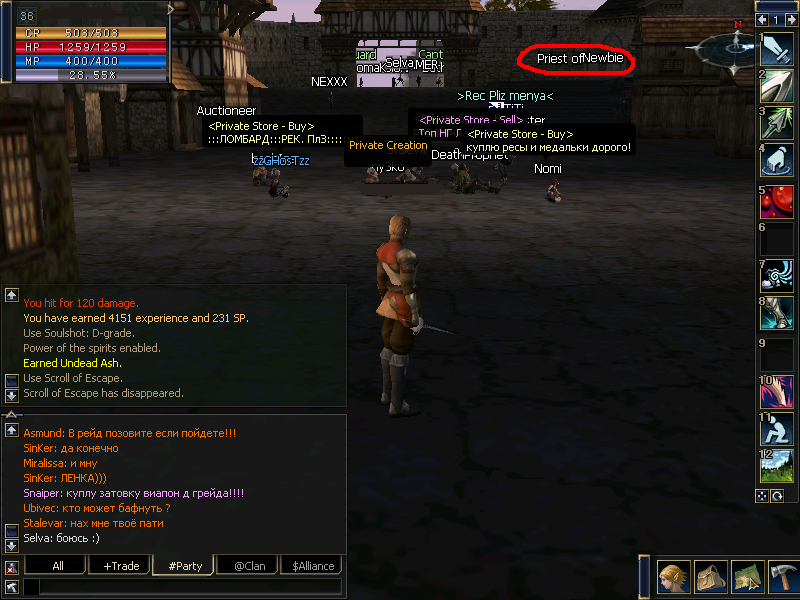
Task: Use the red potion in slot 5
Action: click(x=777, y=200)
